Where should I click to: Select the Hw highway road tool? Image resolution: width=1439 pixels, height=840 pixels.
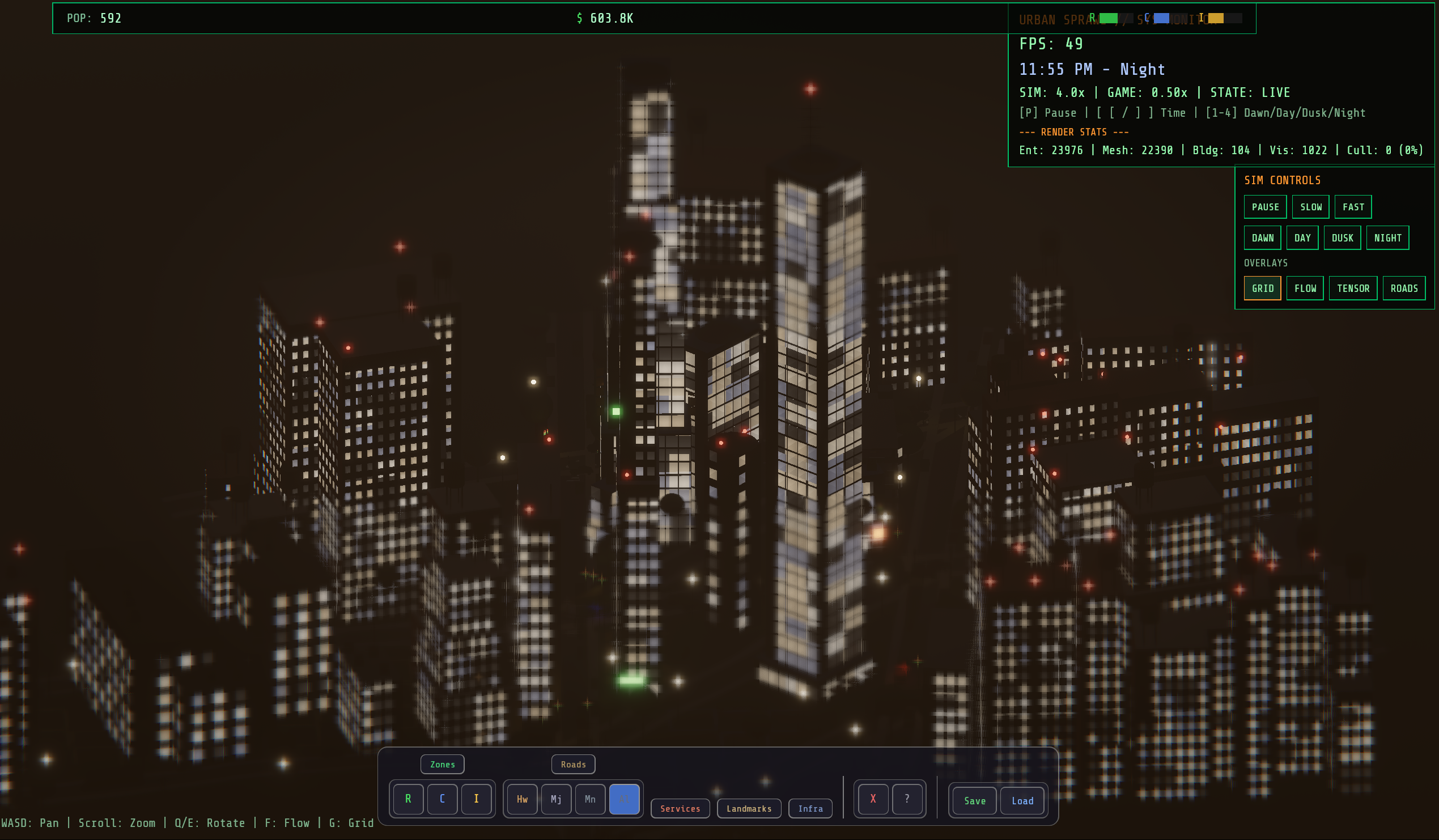522,799
